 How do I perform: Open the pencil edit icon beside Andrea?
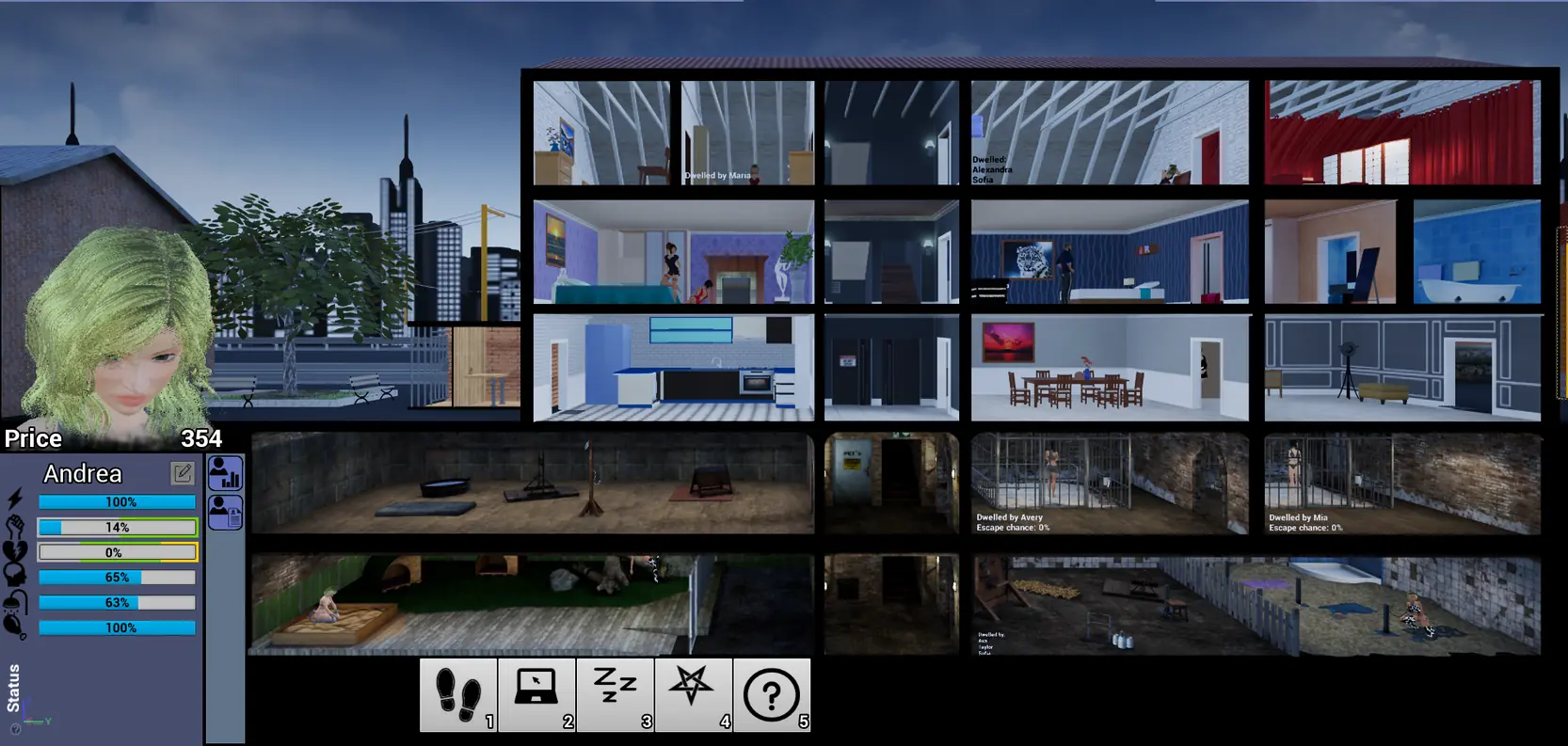pyautogui.click(x=183, y=472)
